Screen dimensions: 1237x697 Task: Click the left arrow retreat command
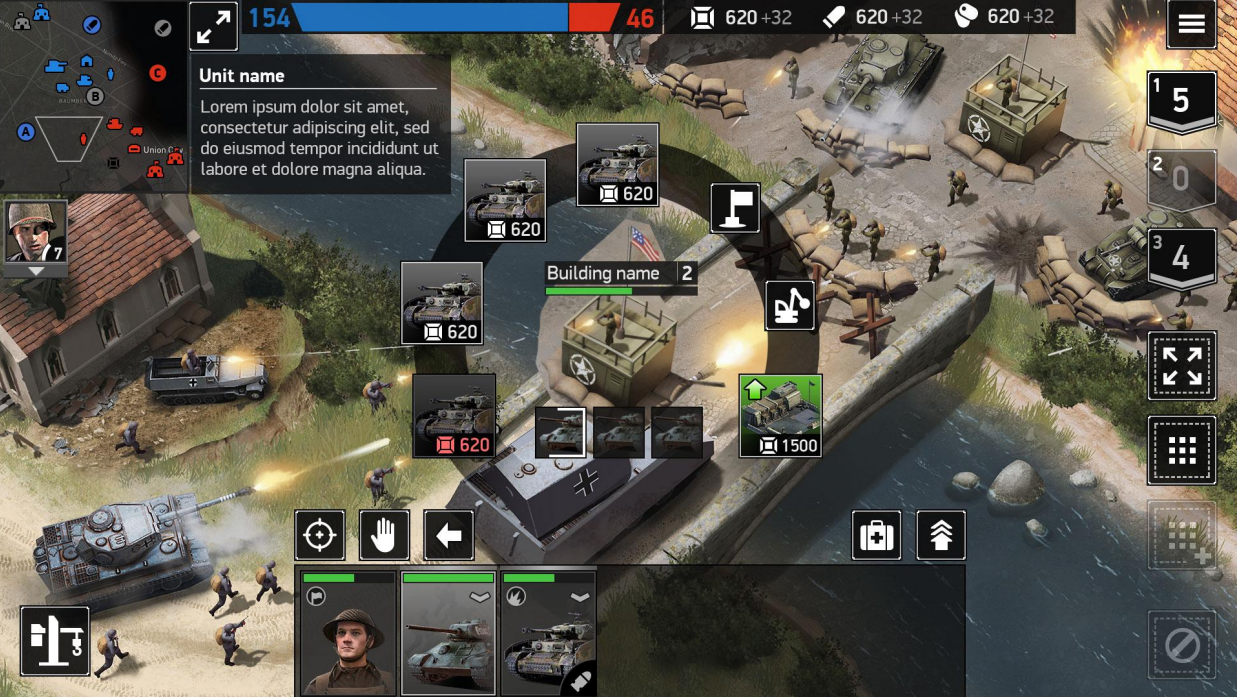[x=448, y=535]
